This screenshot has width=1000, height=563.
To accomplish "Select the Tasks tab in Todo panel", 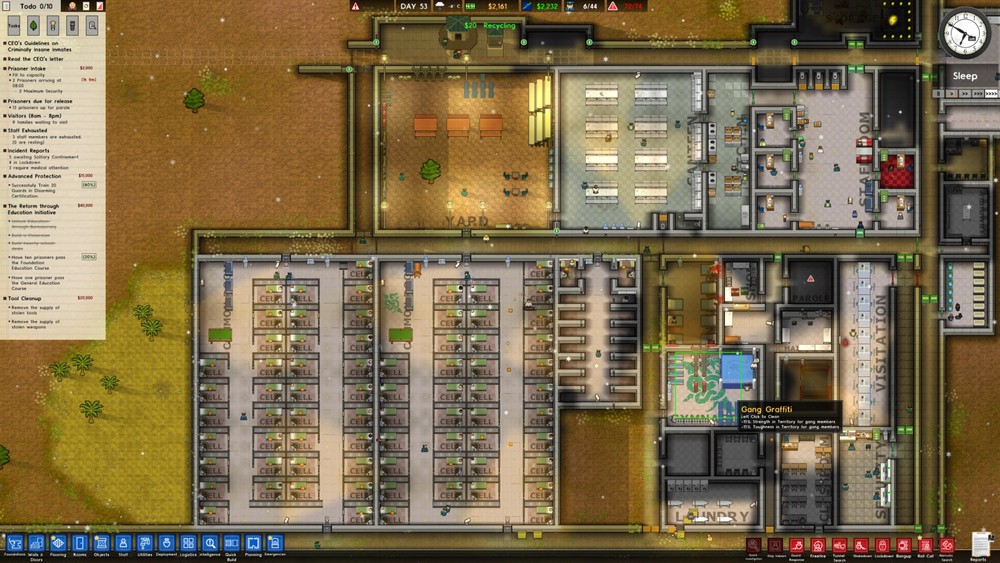I will 15,26.
